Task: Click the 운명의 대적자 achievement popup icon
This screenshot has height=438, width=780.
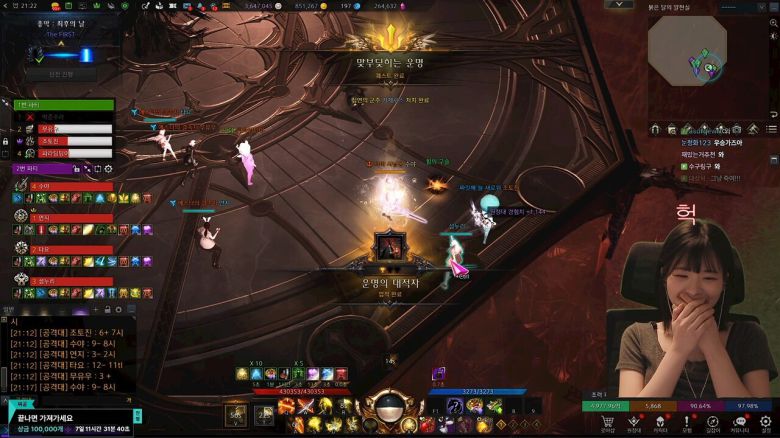Action: pyautogui.click(x=389, y=246)
